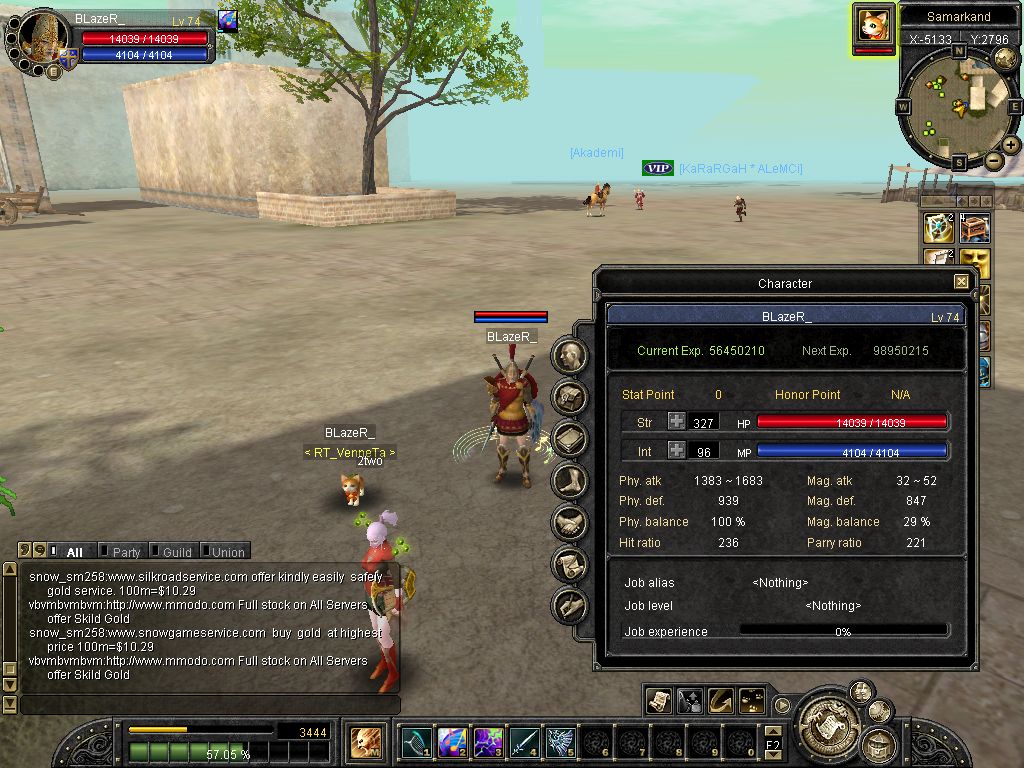The image size is (1024, 768).
Task: Add a point to Int
Action: [677, 452]
